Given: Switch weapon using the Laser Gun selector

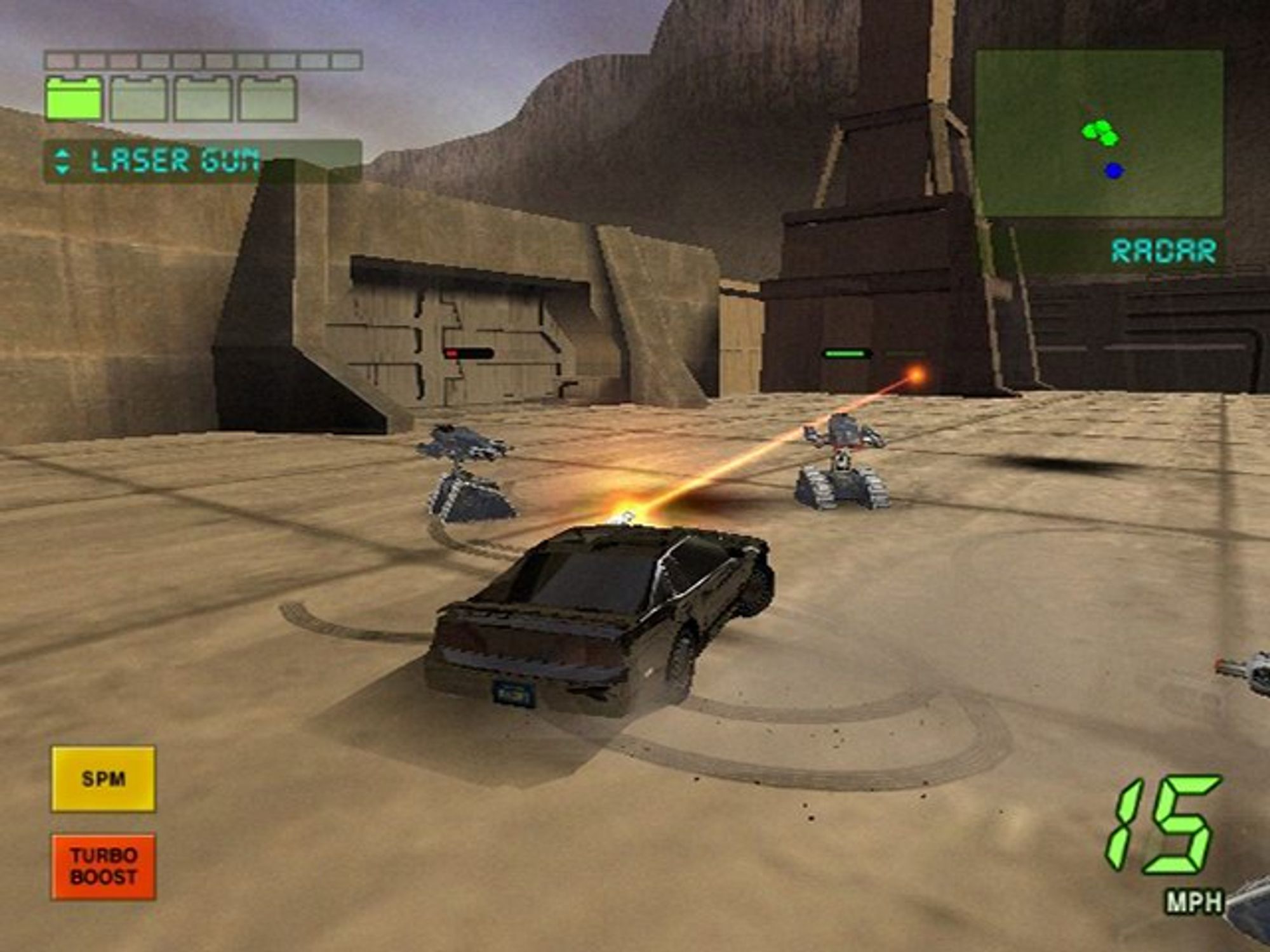Looking at the screenshot, I should 62,161.
